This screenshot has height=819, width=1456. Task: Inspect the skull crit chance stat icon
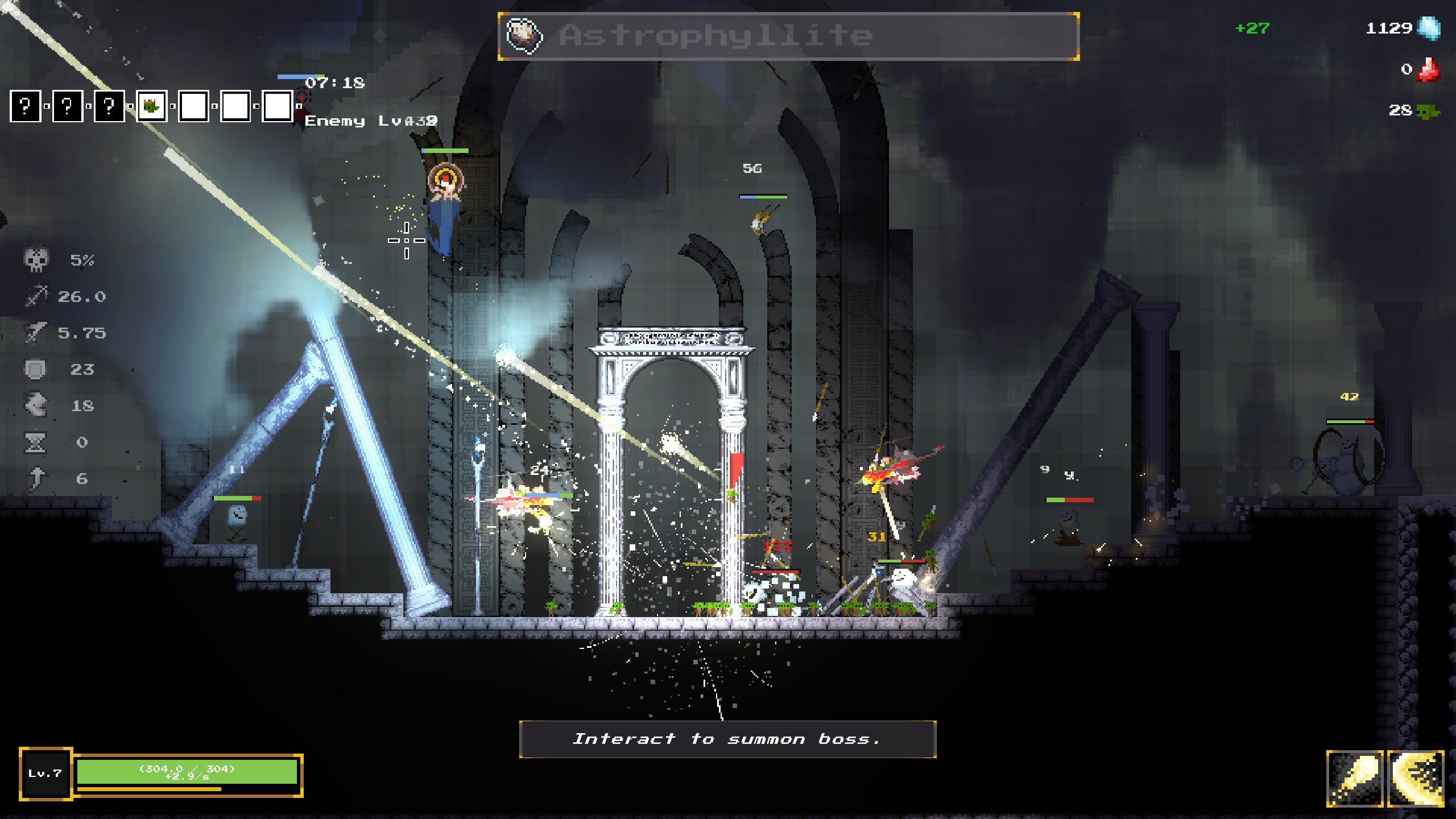36,260
